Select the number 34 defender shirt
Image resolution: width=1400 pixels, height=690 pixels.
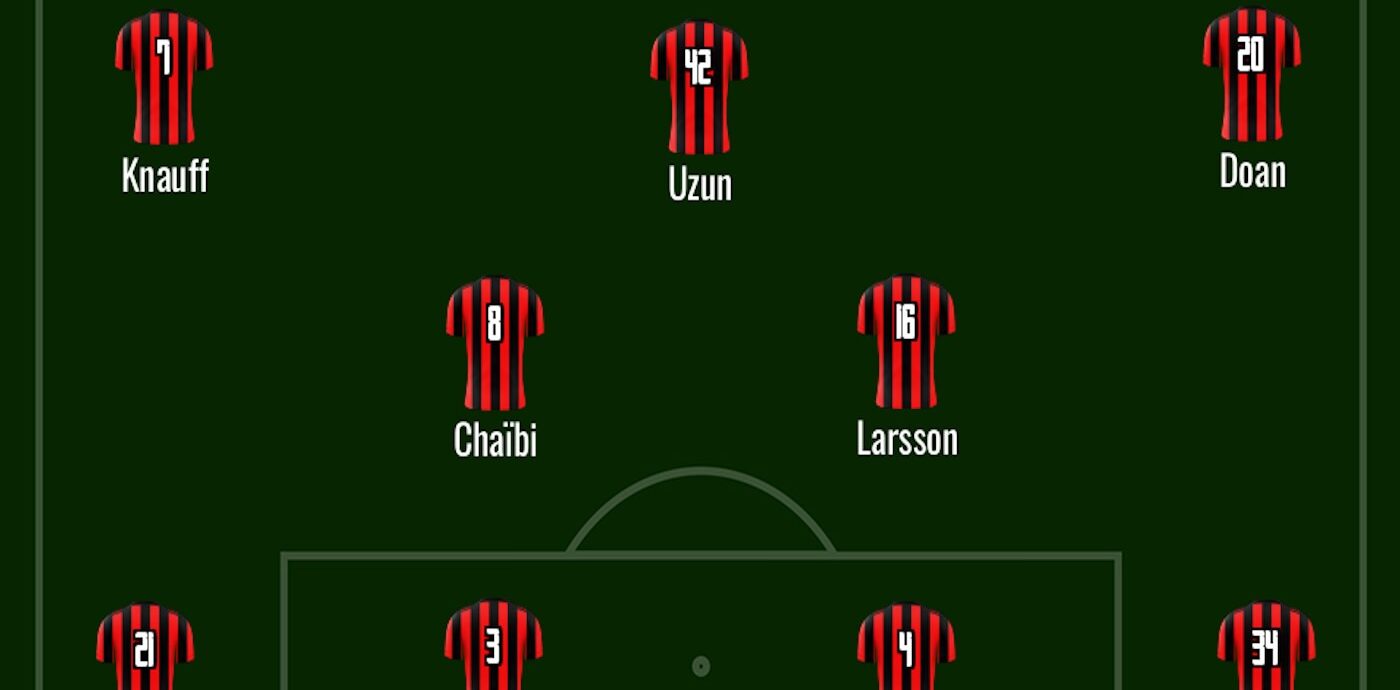[1266, 648]
